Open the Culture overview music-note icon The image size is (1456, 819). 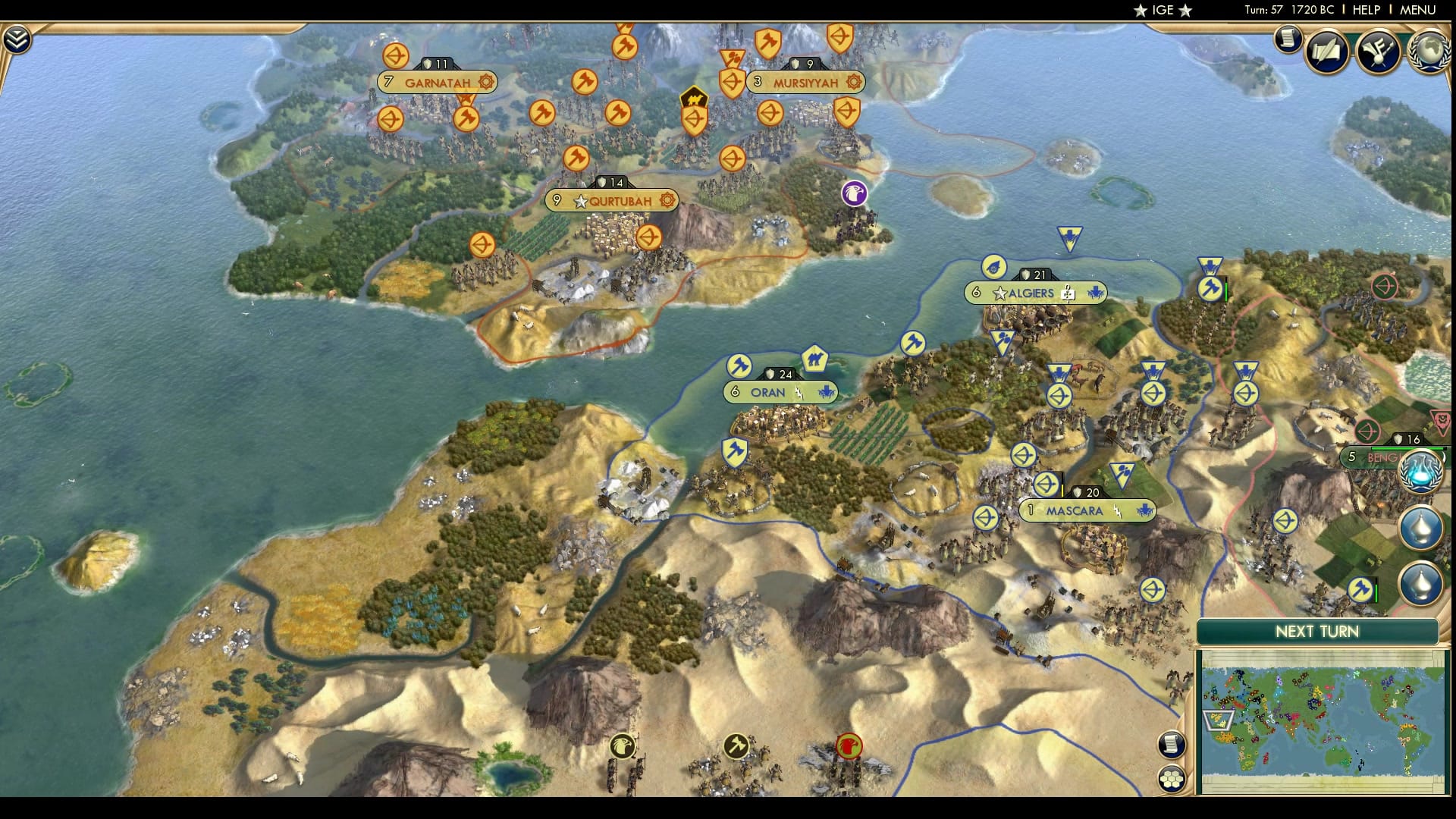(x=1381, y=51)
